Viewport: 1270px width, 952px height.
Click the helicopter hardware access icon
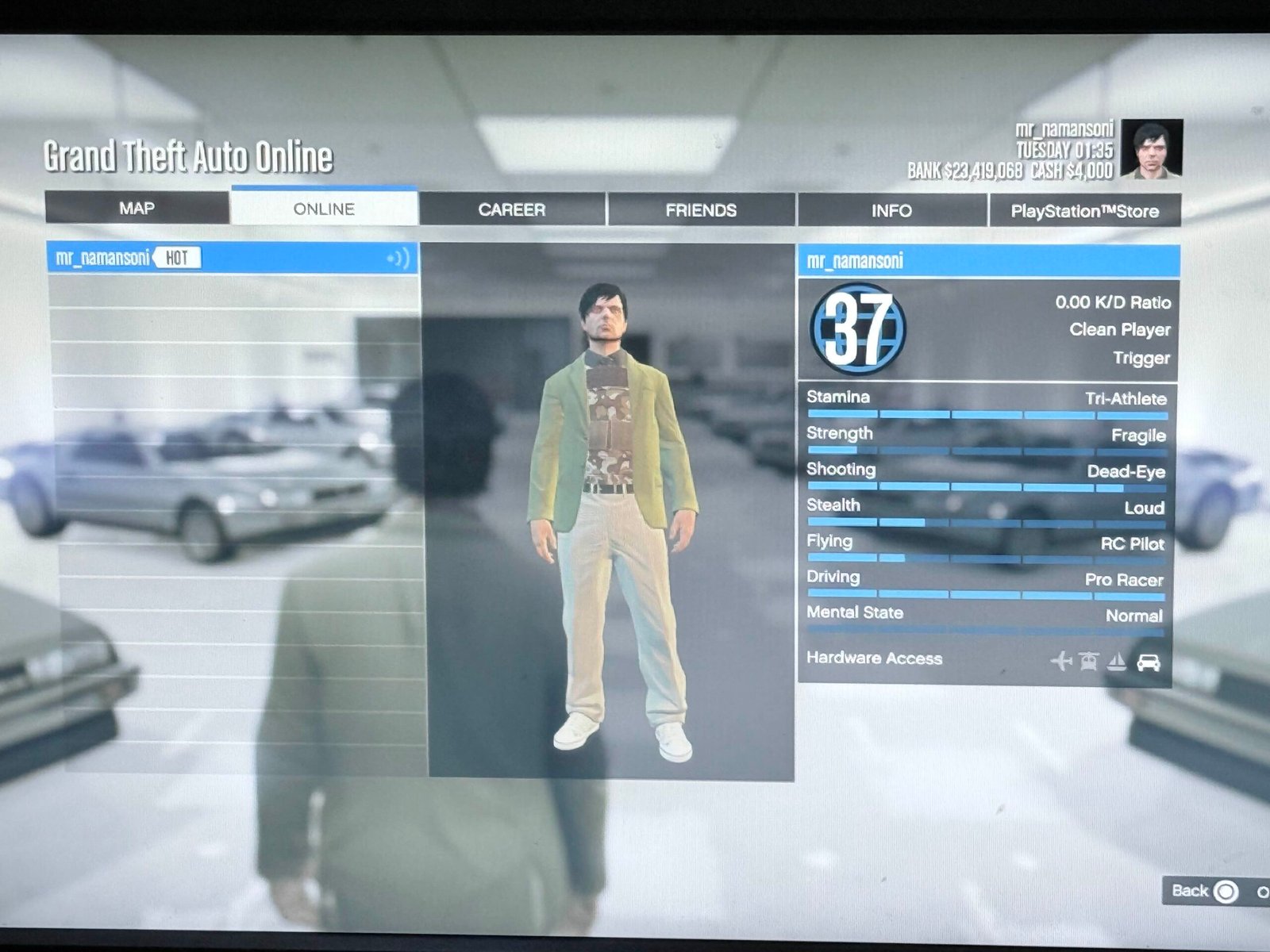point(1088,660)
